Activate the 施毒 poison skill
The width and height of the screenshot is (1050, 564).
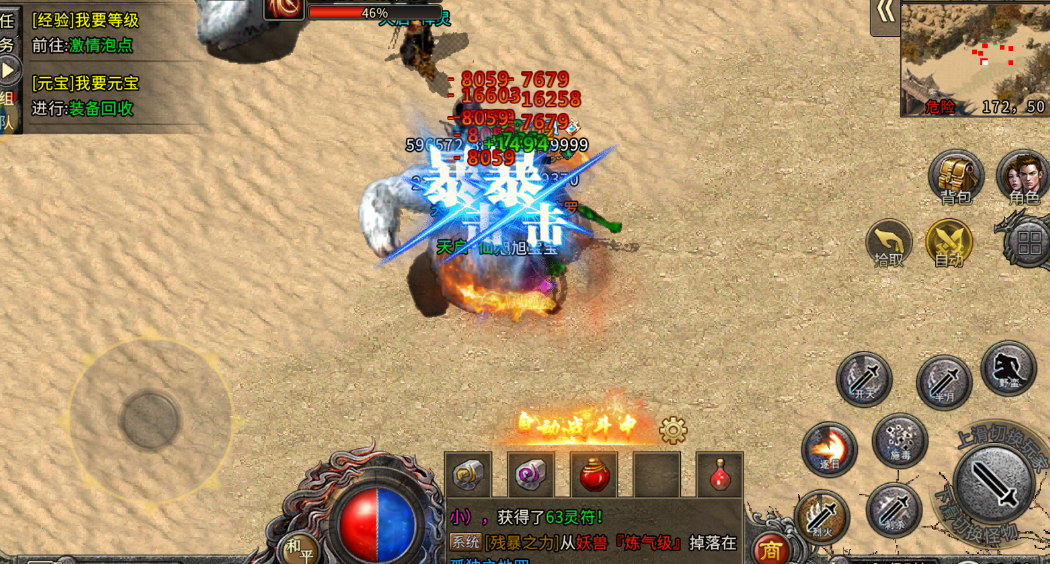[899, 440]
